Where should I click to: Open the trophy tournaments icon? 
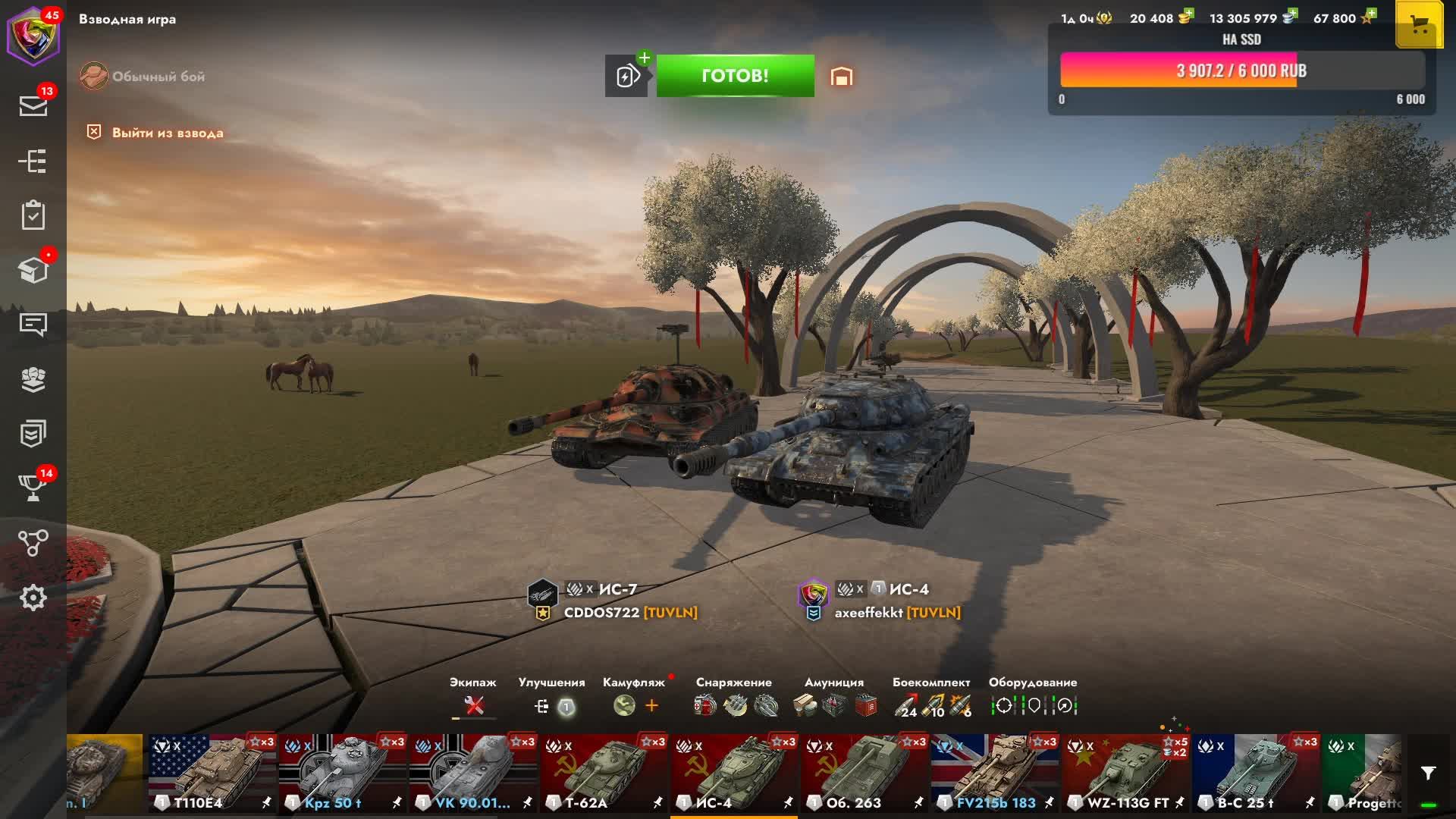(x=33, y=488)
